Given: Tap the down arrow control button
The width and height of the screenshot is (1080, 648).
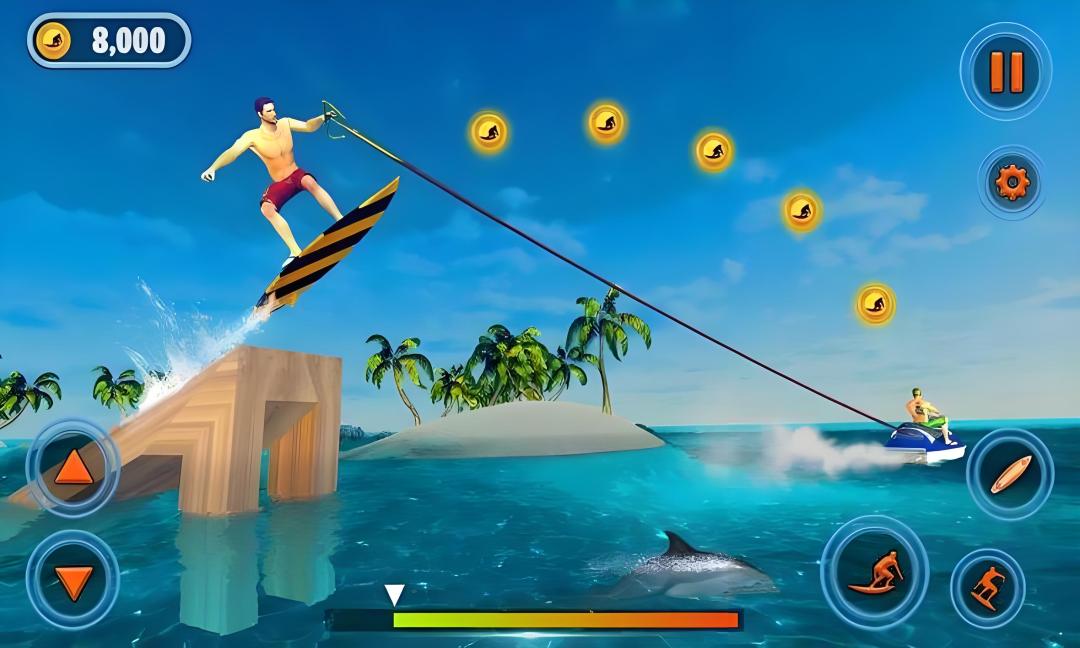Looking at the screenshot, I should (x=73, y=579).
